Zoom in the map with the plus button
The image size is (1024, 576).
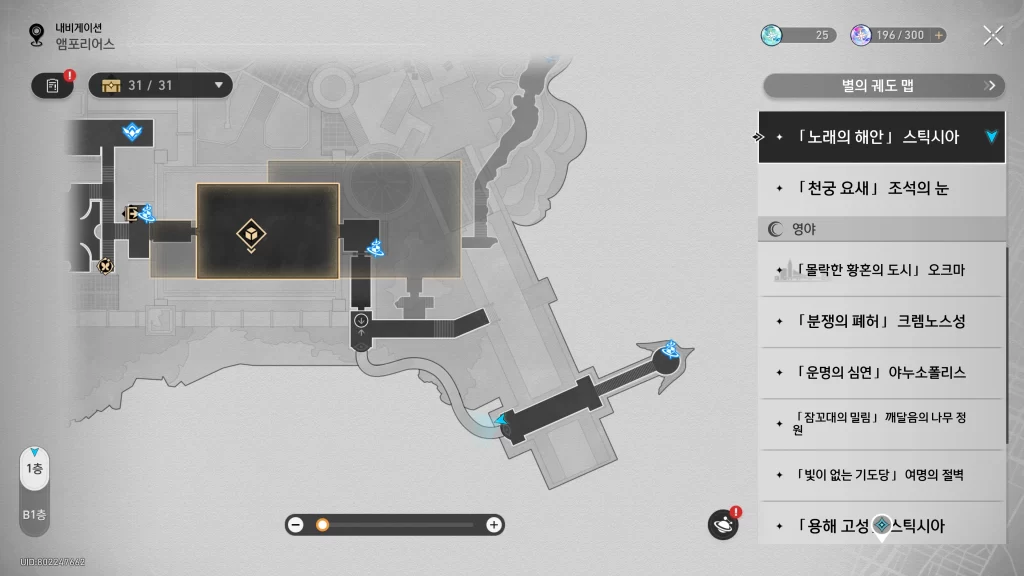tap(493, 524)
